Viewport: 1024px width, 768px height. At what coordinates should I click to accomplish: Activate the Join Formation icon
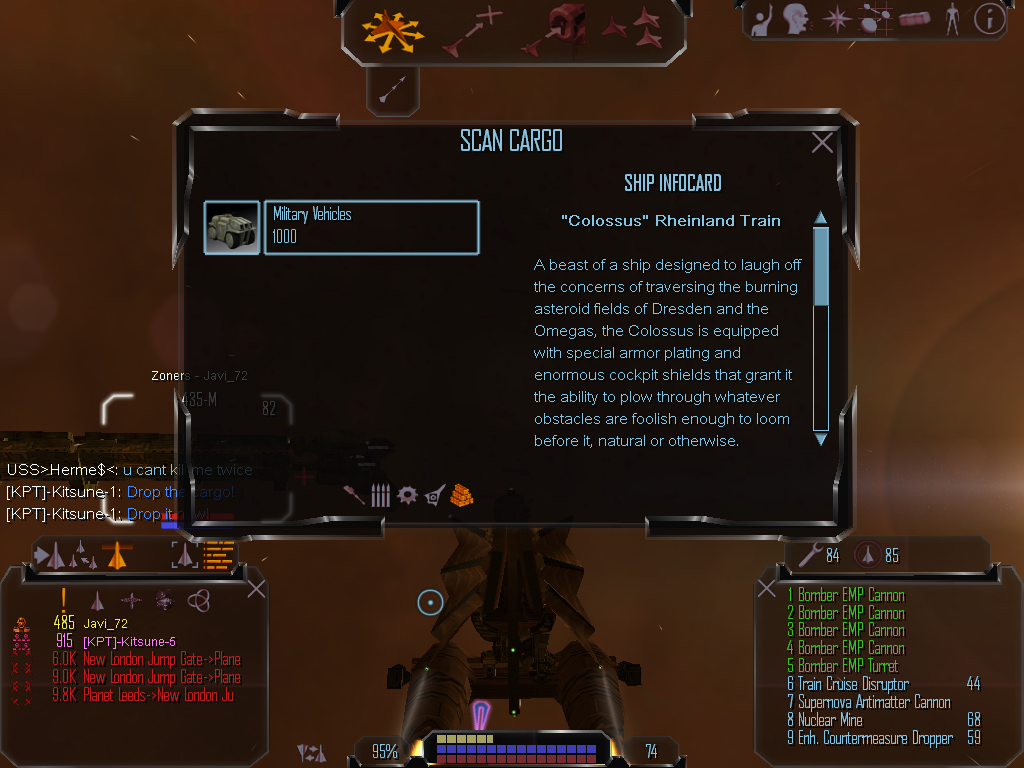coord(637,30)
